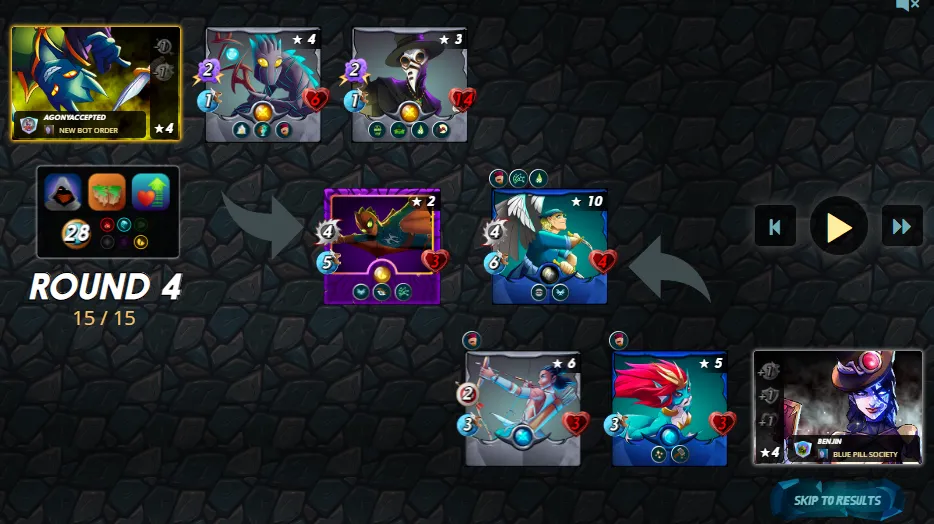Toggle the muted sound icon
Screen dimensions: 934x524
907,5
